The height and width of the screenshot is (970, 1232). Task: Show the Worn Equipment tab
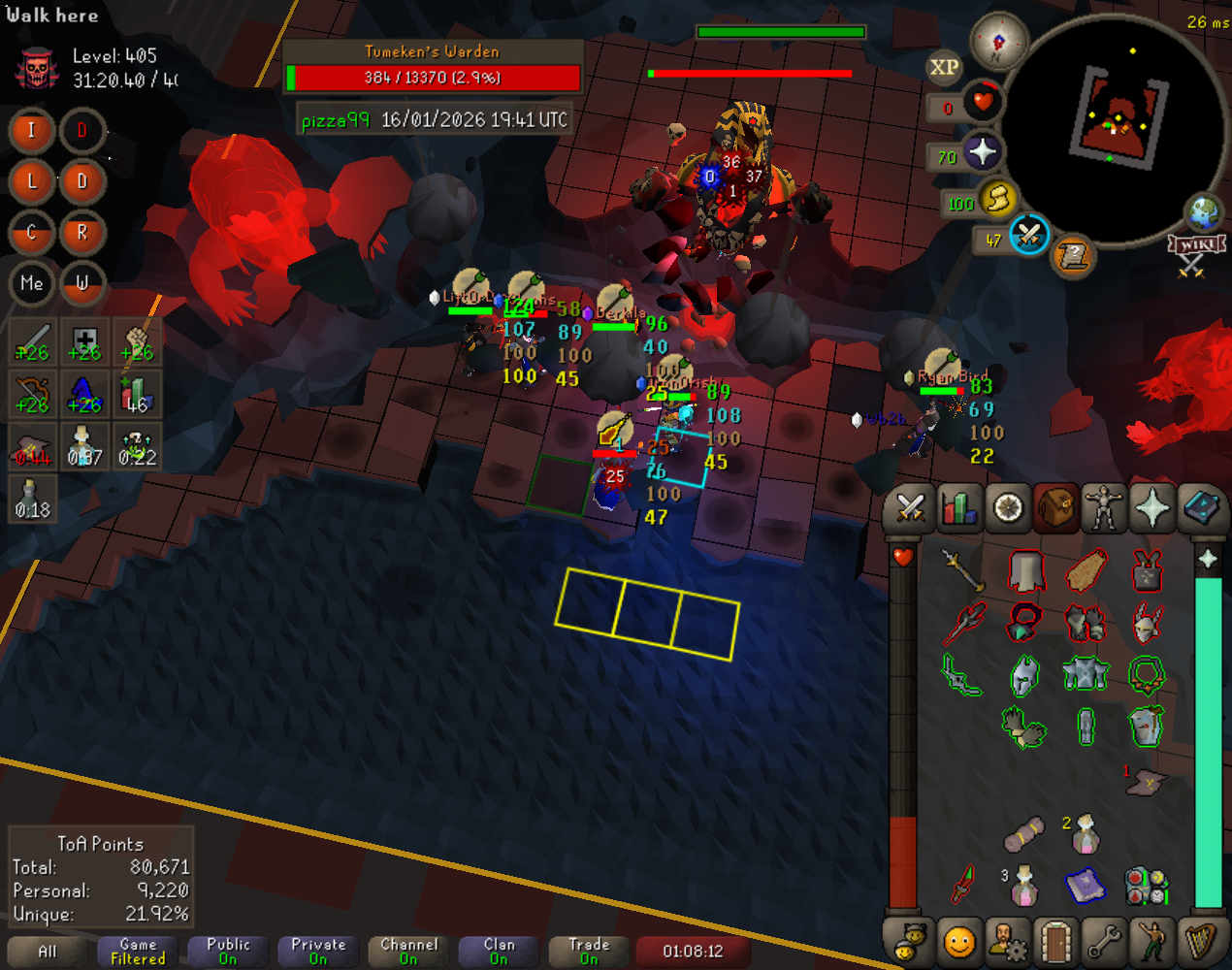[x=1104, y=507]
